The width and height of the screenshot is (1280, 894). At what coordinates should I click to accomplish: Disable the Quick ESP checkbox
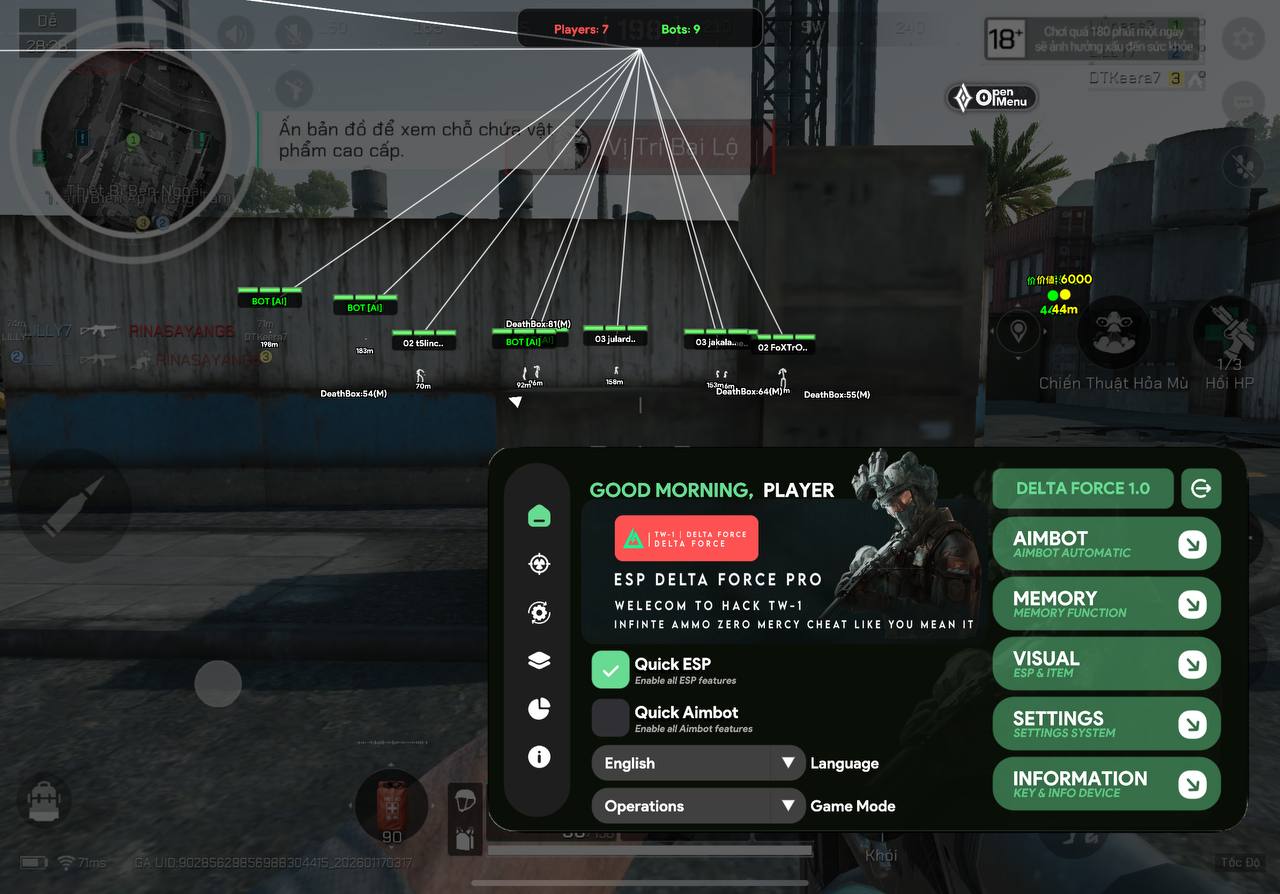pyautogui.click(x=610, y=669)
